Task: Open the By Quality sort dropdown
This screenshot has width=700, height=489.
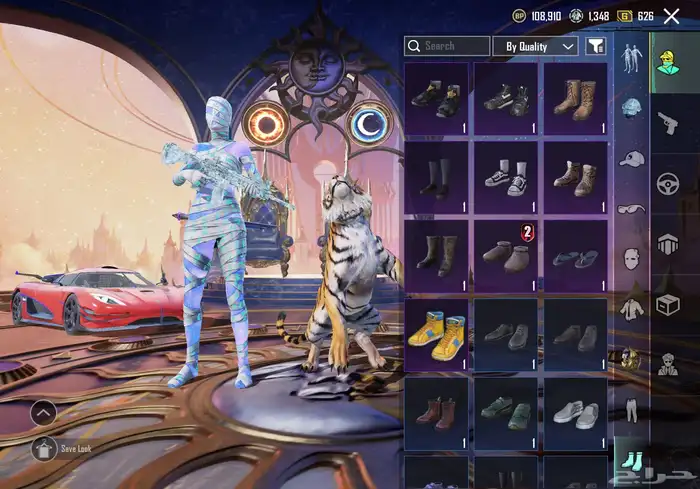Action: click(x=538, y=46)
